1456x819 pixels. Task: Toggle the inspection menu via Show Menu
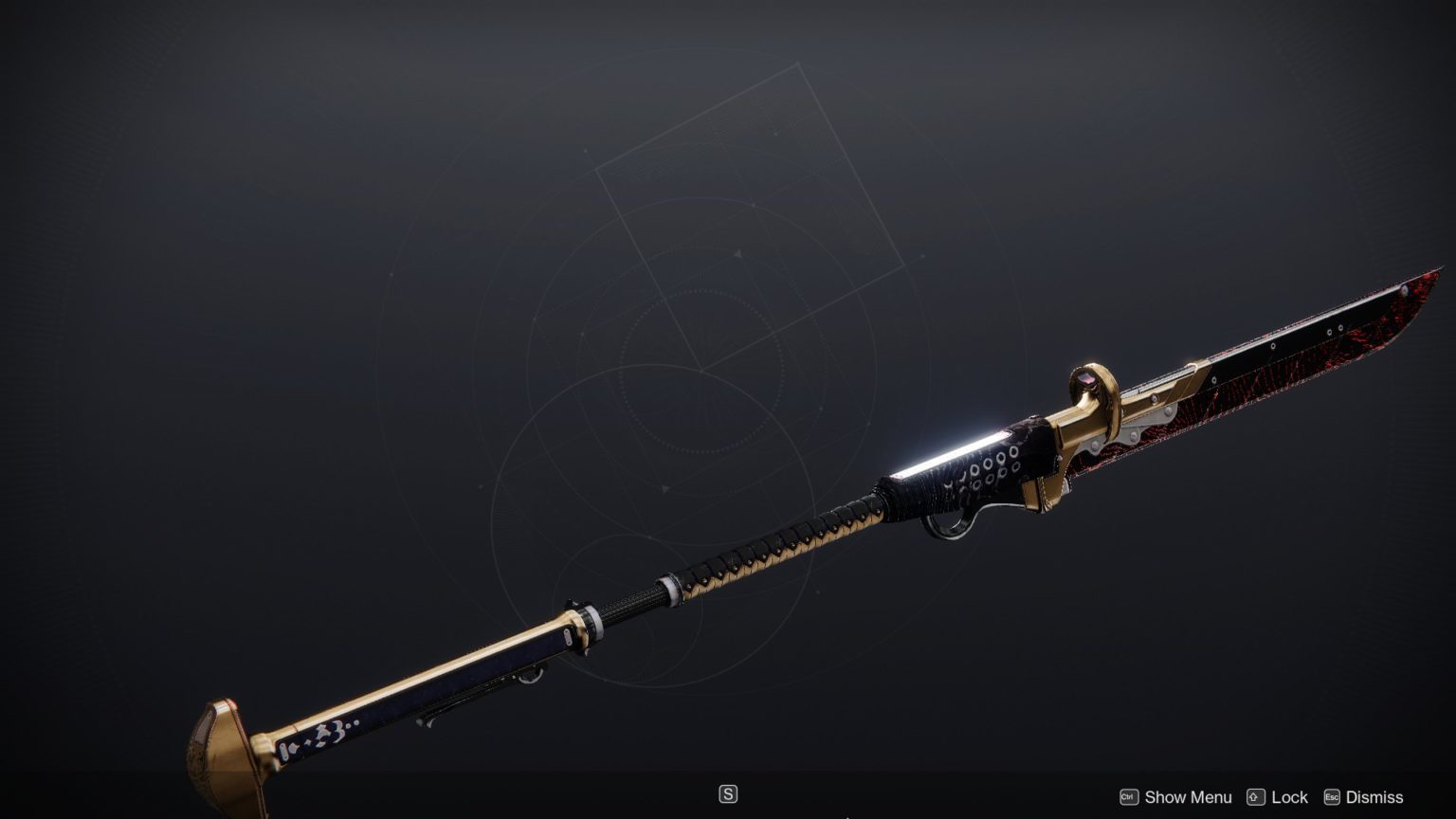[x=1187, y=797]
